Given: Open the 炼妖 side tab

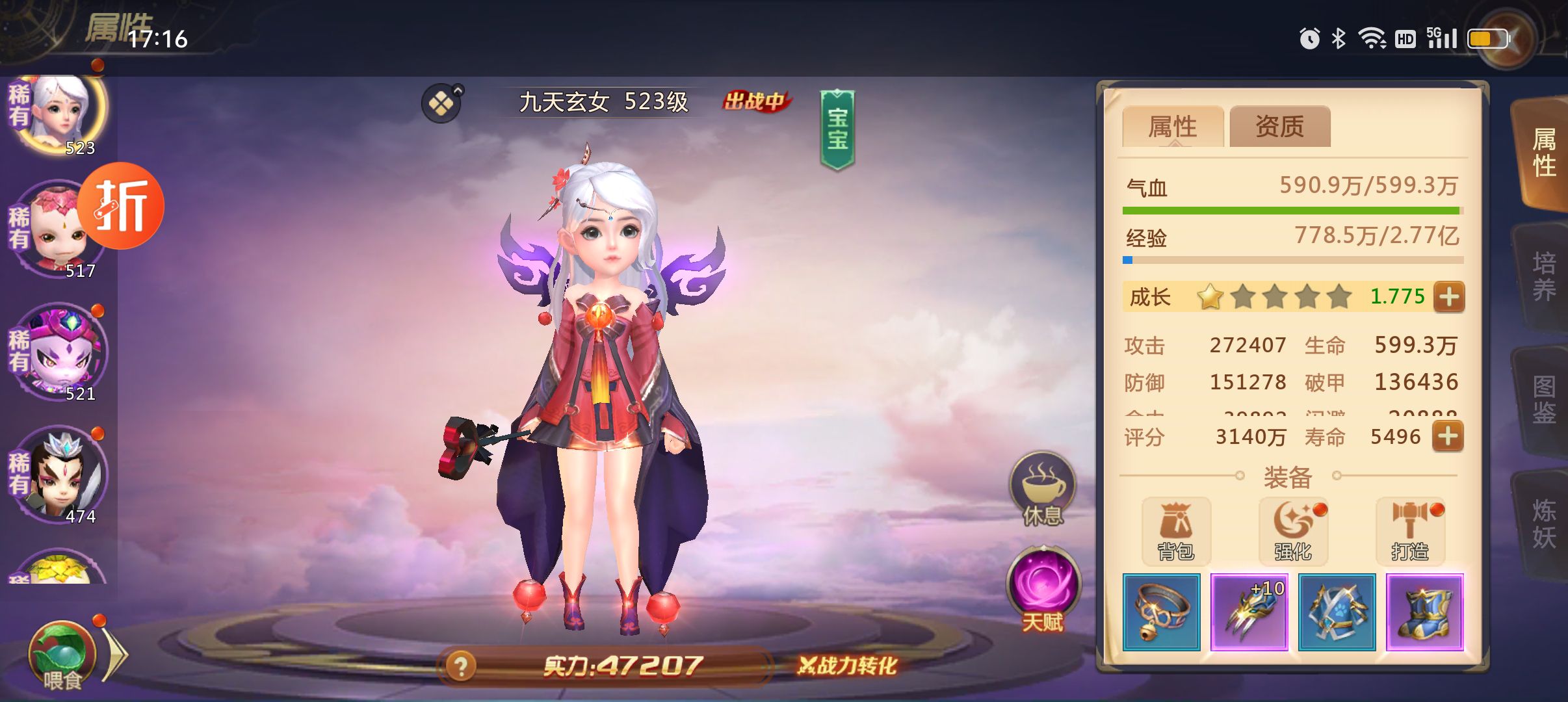Looking at the screenshot, I should (1543, 524).
